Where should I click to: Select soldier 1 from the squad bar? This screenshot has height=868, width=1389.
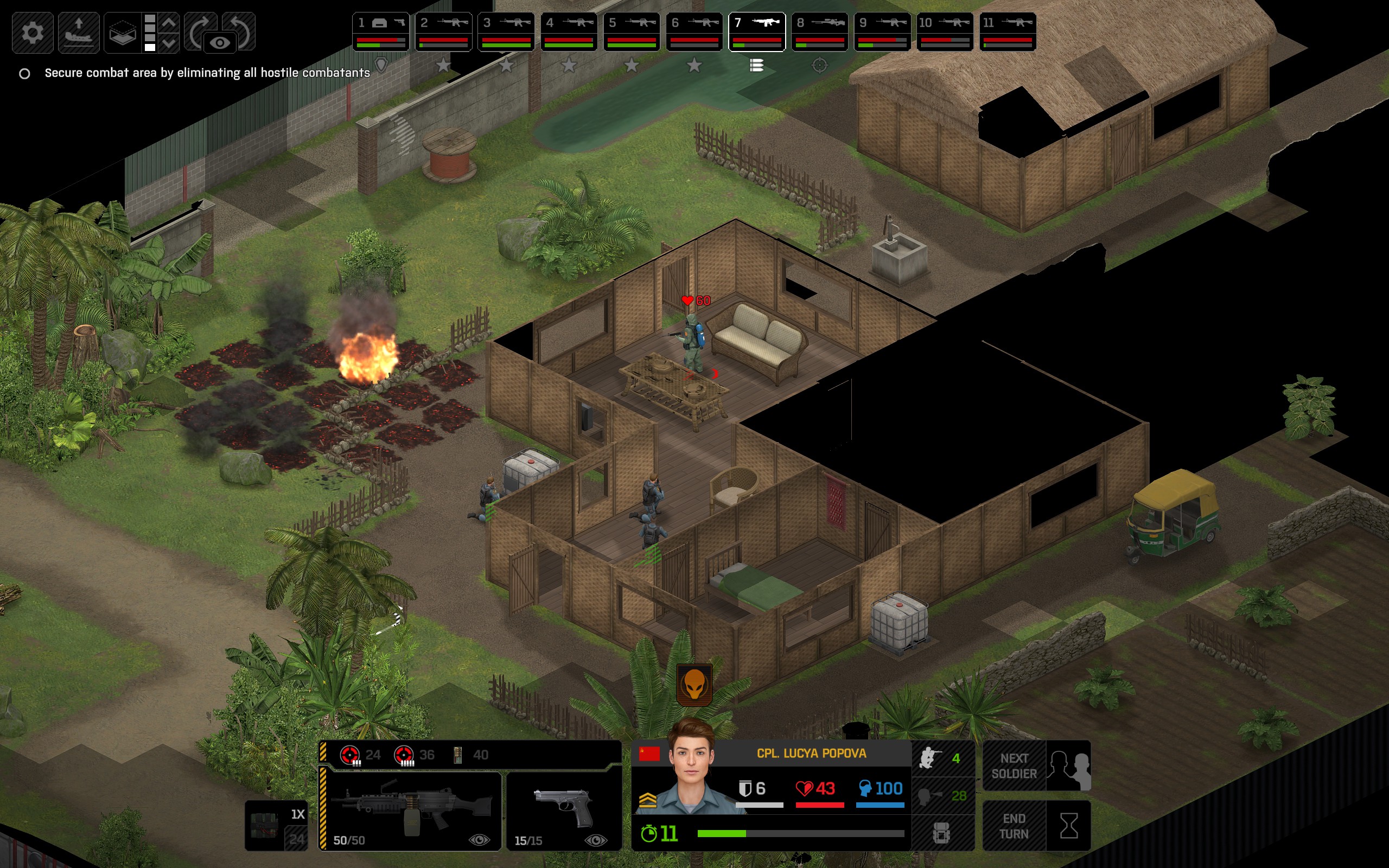(380, 32)
